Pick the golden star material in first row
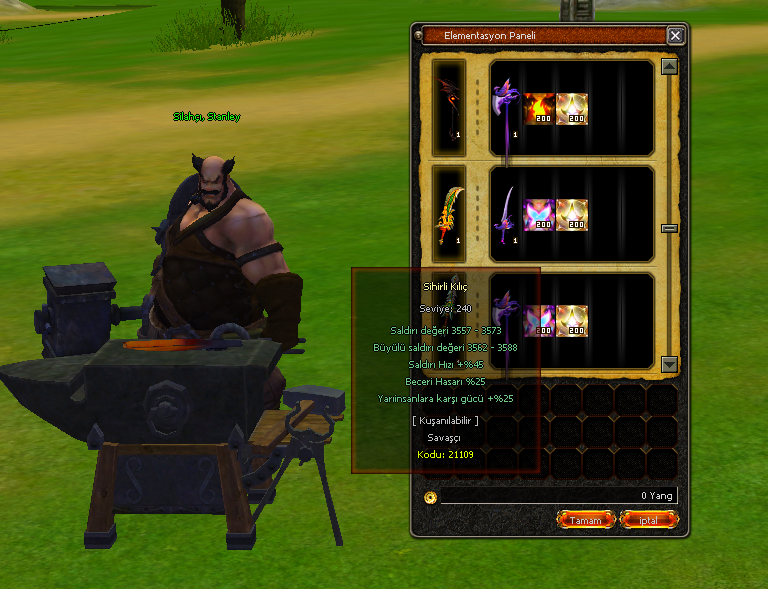768x589 pixels. (572, 109)
